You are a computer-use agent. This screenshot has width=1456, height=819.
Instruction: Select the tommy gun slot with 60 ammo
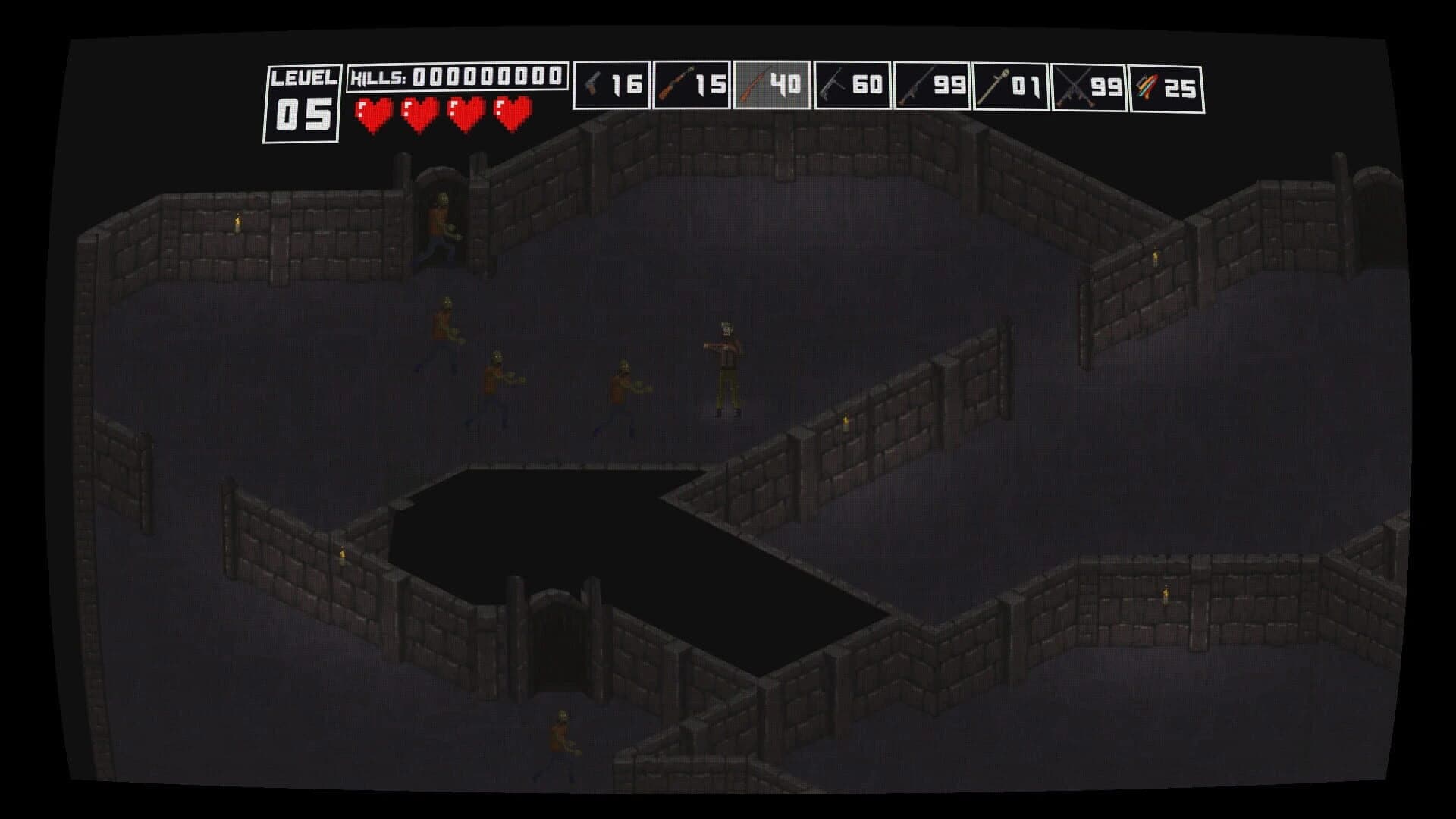click(x=852, y=83)
